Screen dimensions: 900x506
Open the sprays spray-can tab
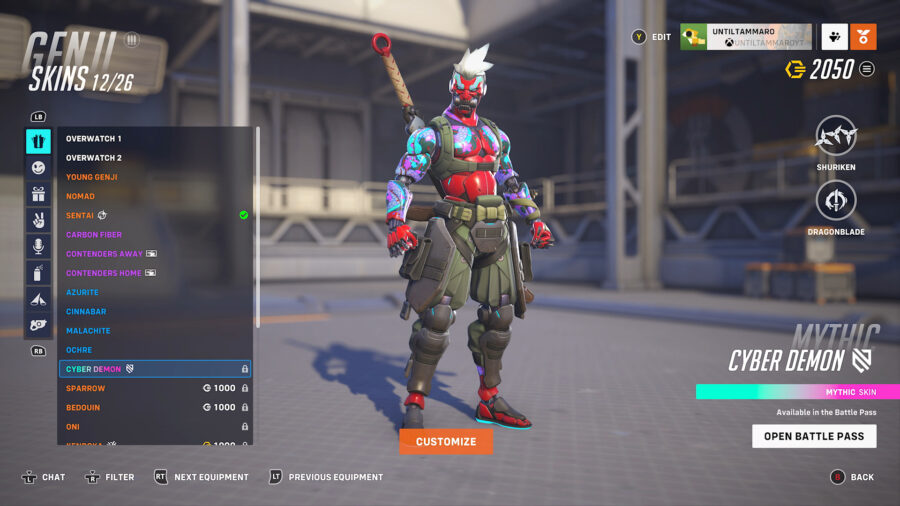pos(38,272)
